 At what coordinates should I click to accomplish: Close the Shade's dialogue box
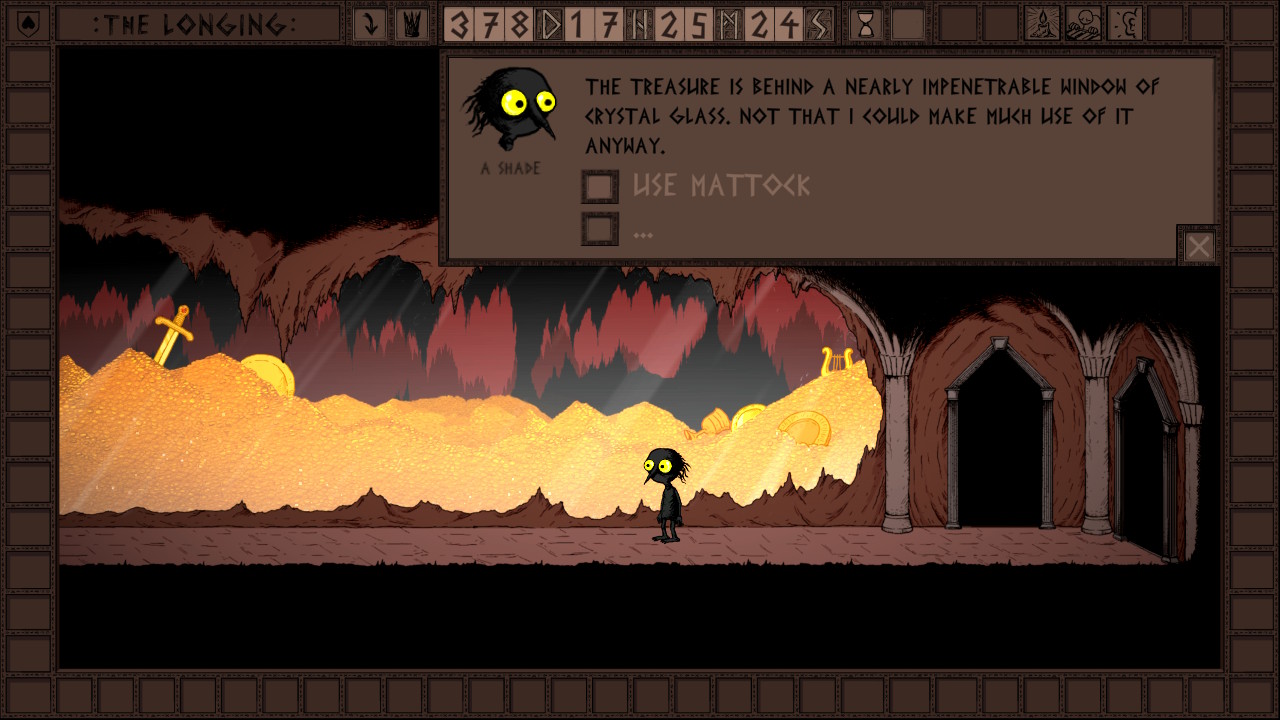tap(1198, 246)
